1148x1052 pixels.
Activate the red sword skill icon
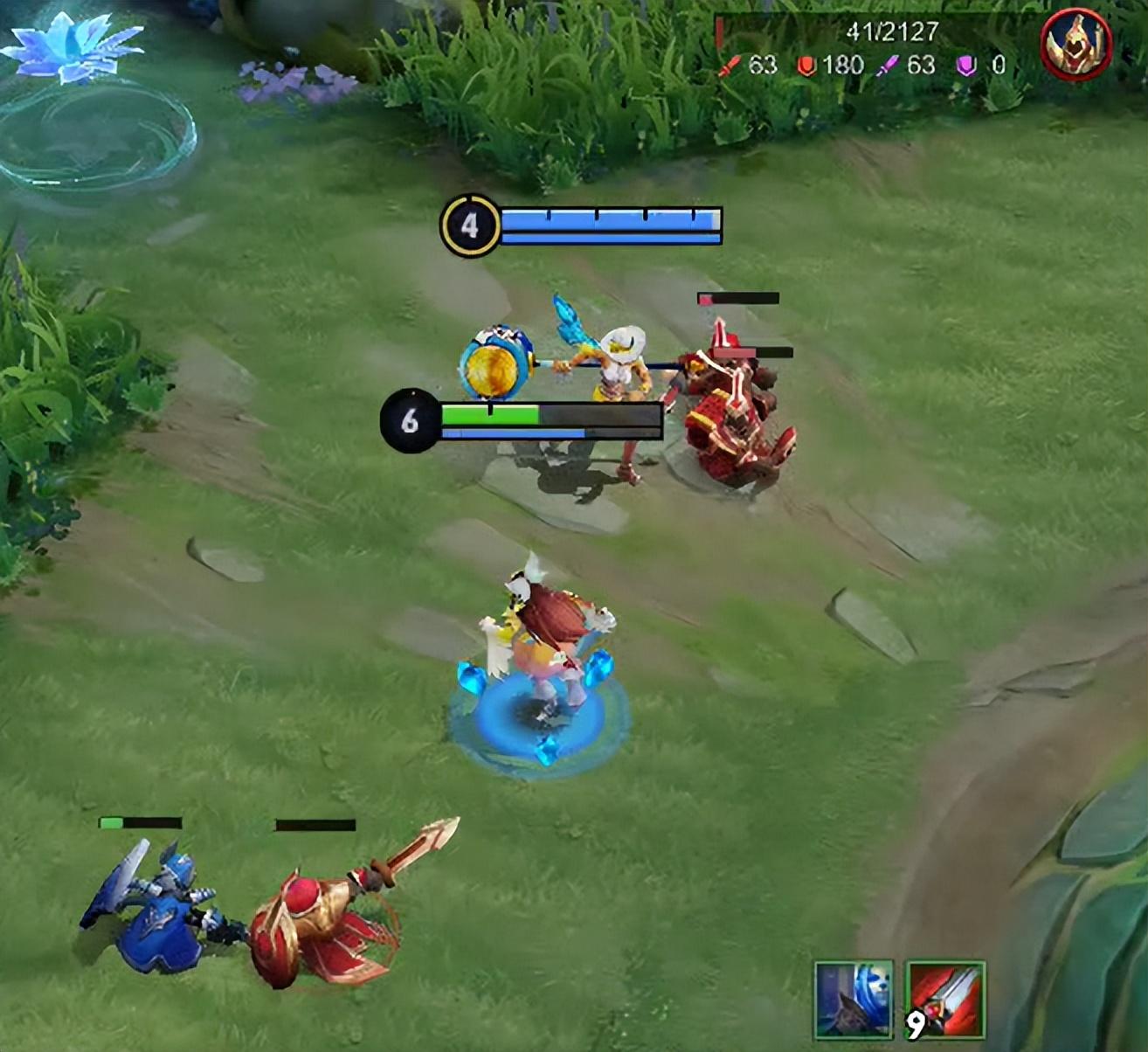pyautogui.click(x=945, y=1000)
